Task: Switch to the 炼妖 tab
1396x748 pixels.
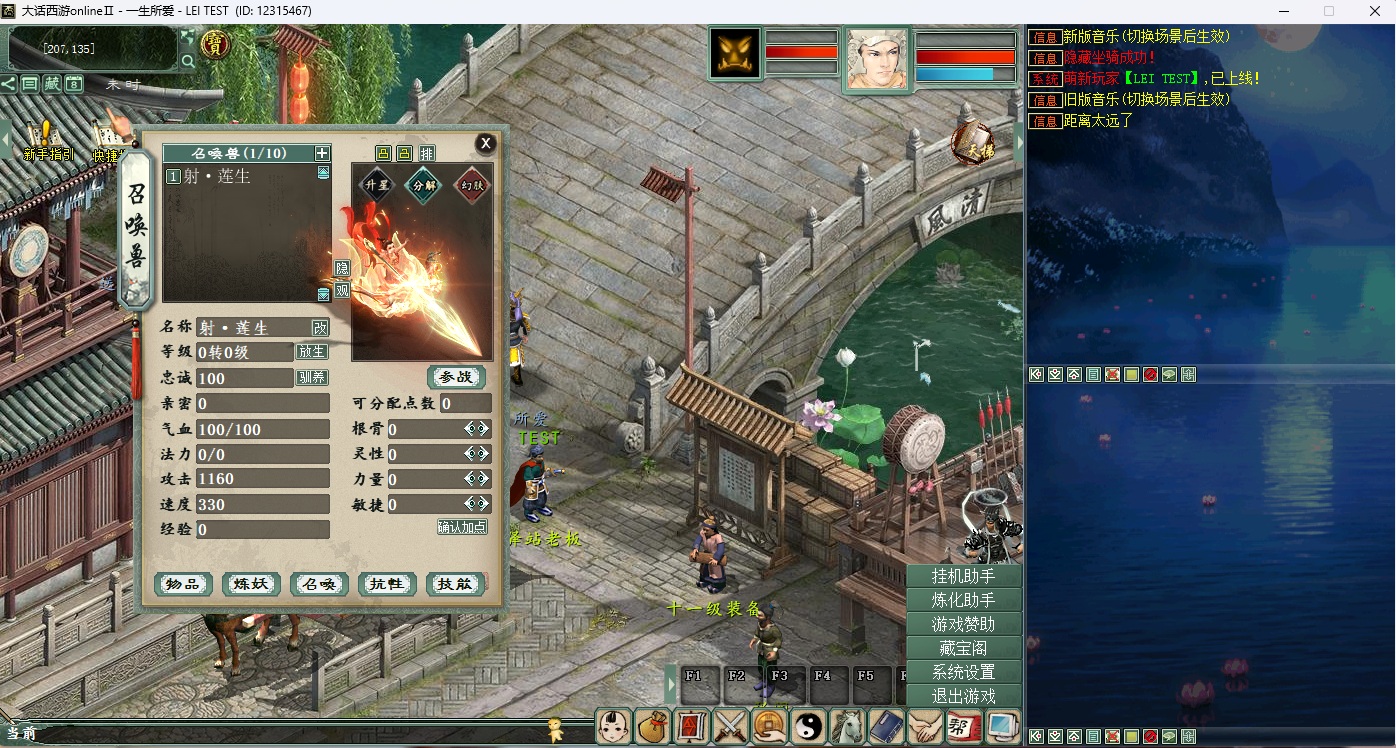Action: tap(251, 584)
